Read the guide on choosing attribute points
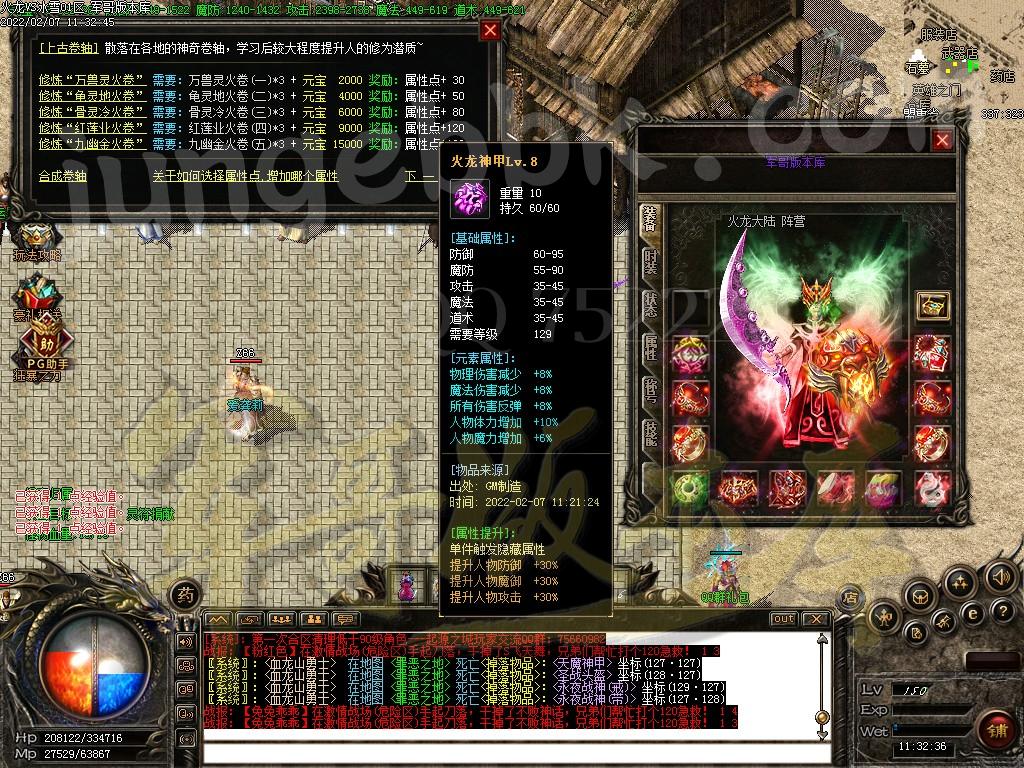The height and width of the screenshot is (768, 1024). point(245,176)
